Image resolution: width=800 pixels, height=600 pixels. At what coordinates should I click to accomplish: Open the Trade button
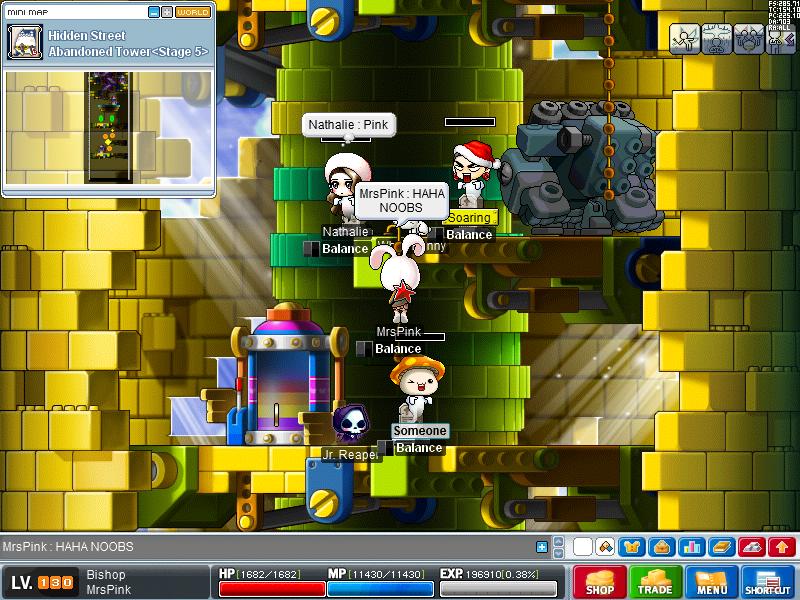[x=656, y=582]
